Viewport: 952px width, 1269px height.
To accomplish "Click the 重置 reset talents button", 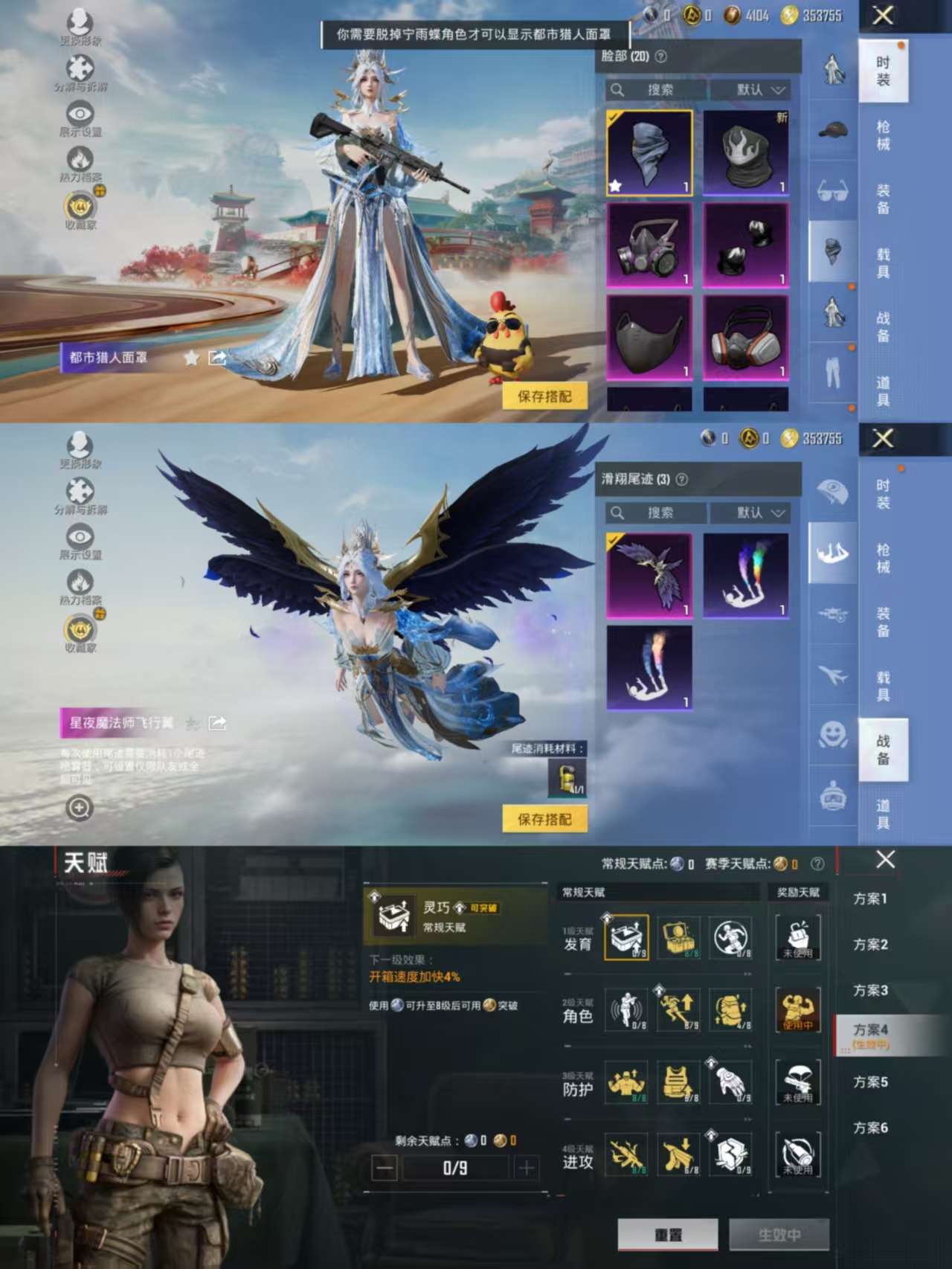I will 667,1235.
